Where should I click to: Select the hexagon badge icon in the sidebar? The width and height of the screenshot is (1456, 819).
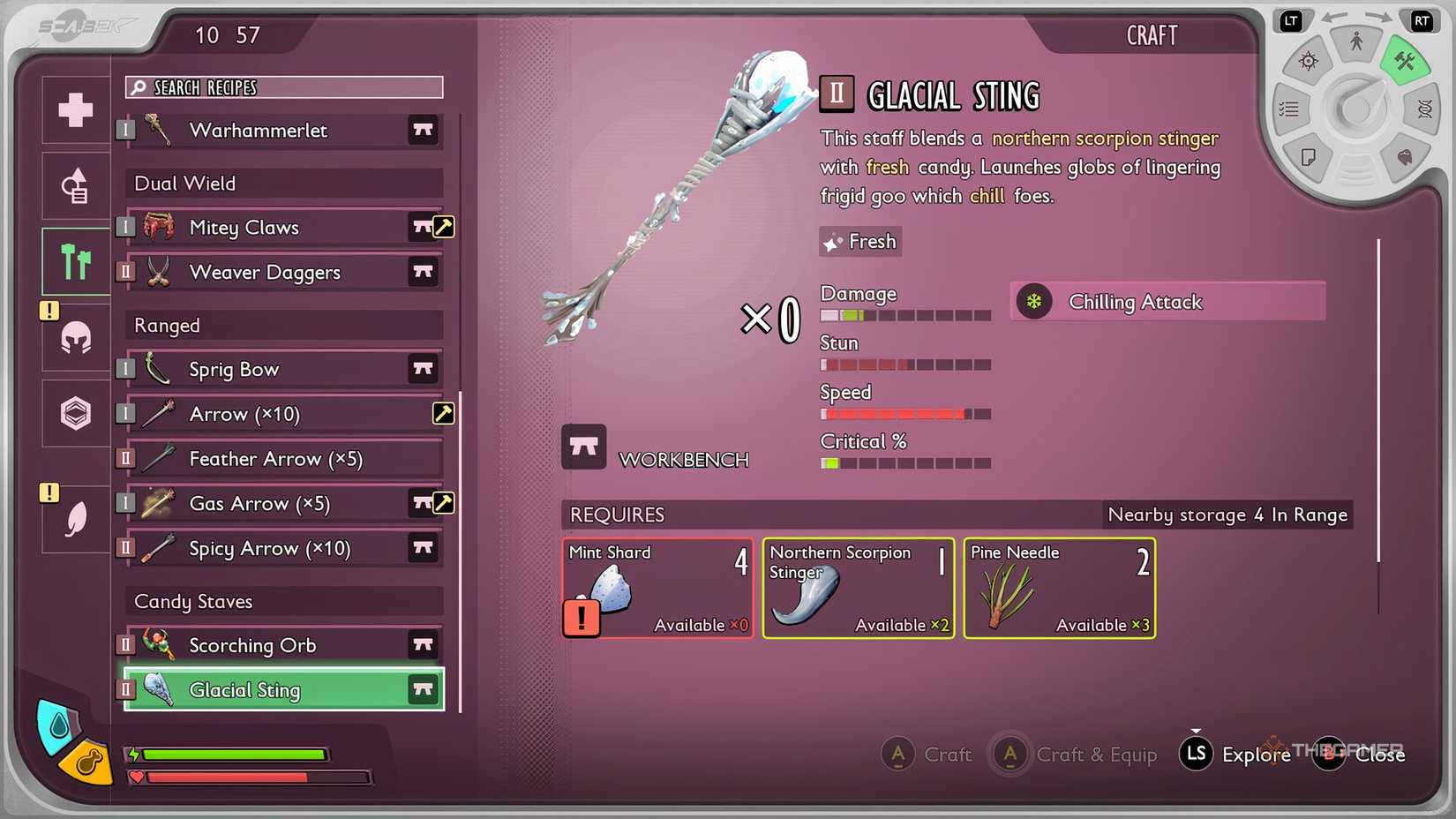click(74, 412)
